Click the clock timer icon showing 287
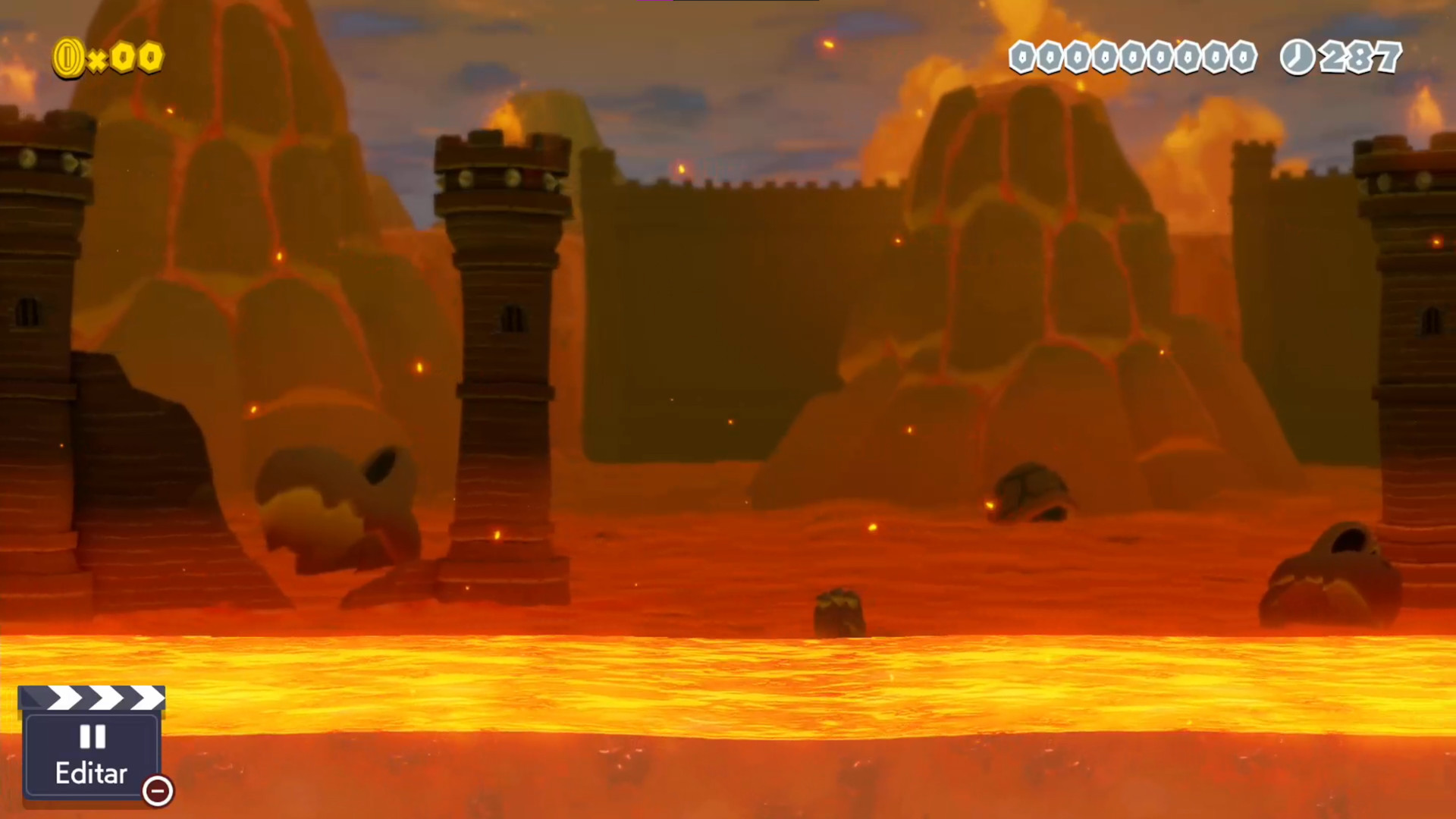 click(x=1298, y=55)
